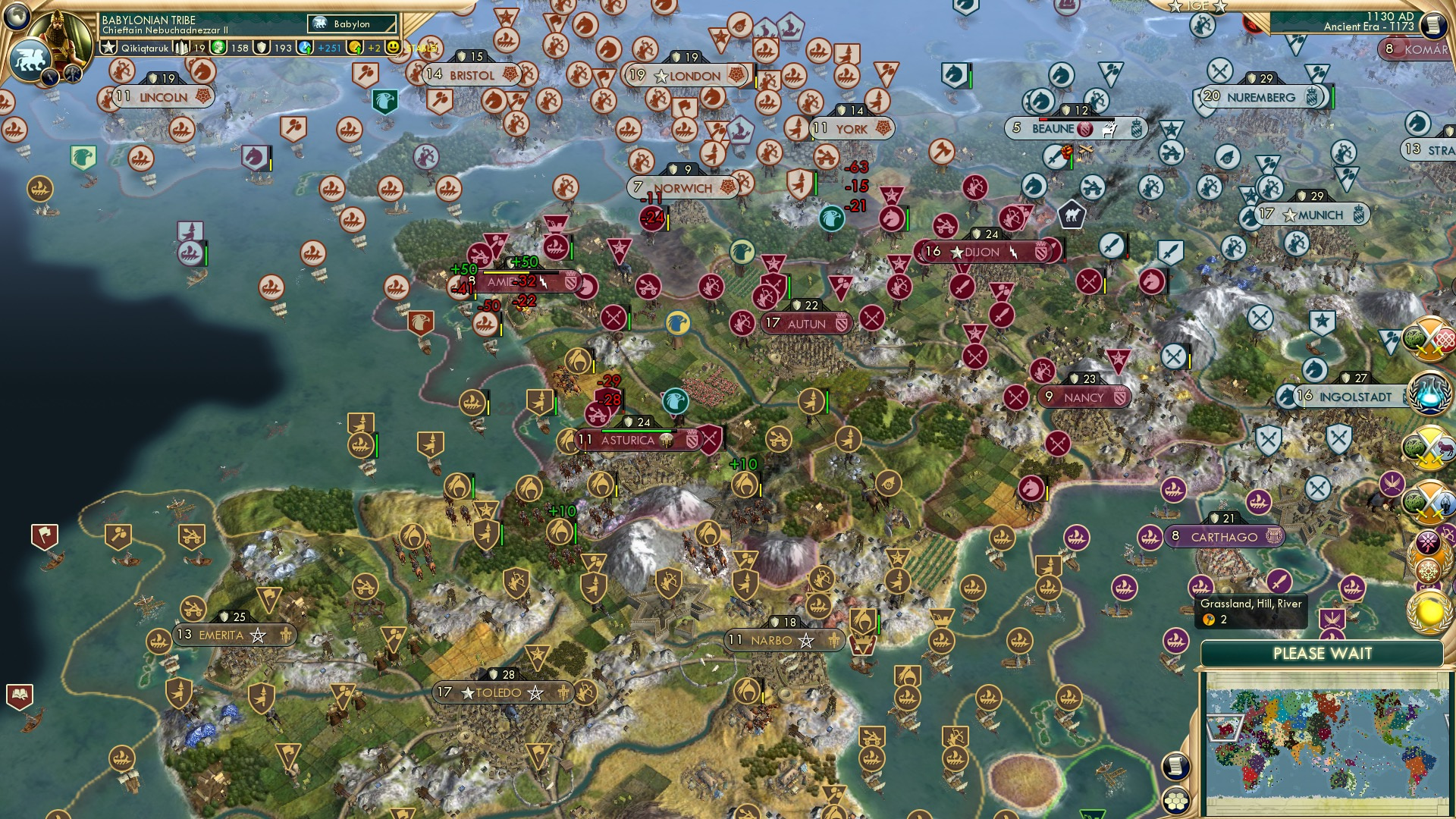Viewport: 1456px width, 819px height.
Task: Click the science beaker icon showing +251
Action: (x=306, y=48)
